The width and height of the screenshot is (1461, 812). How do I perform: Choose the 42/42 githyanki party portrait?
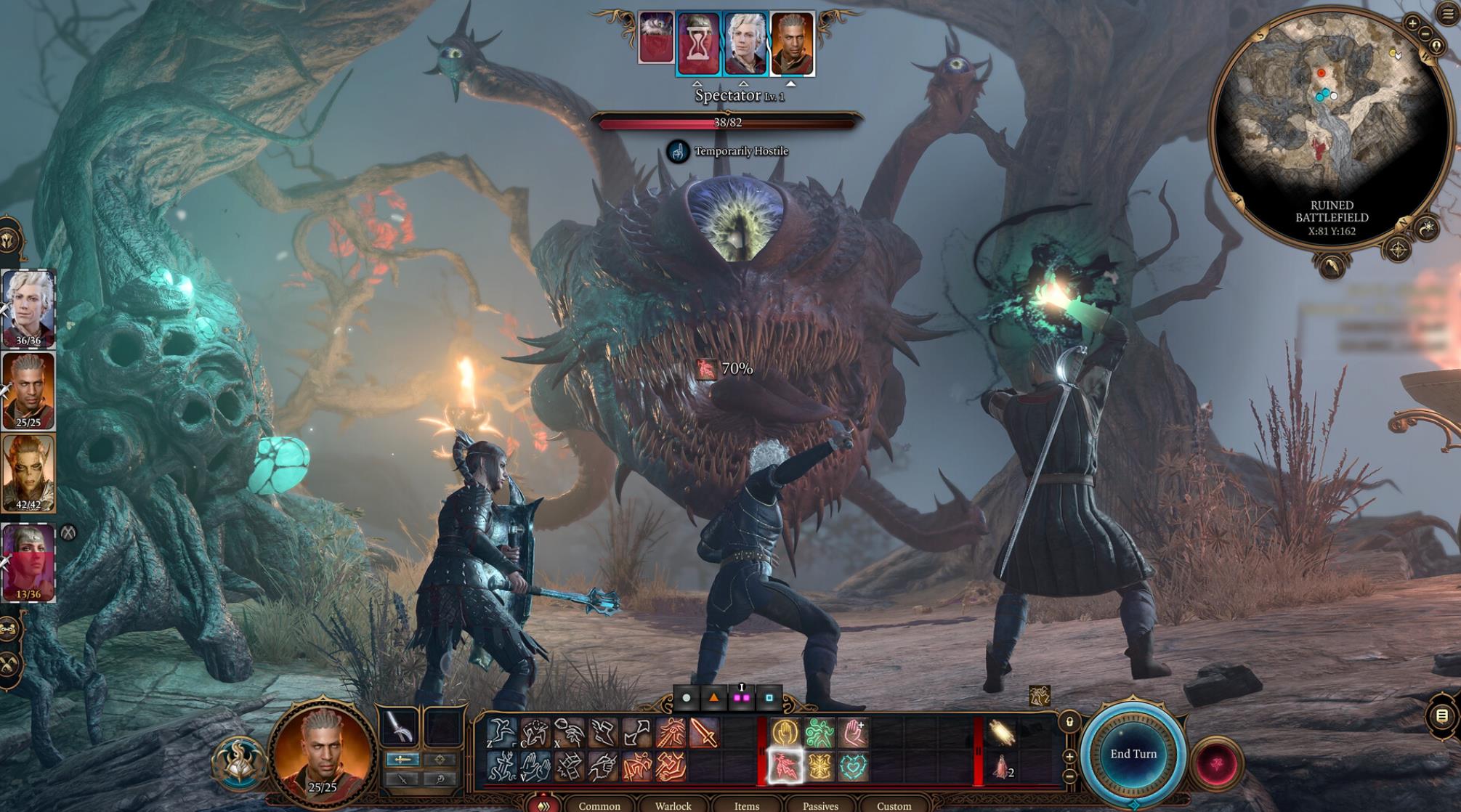pyautogui.click(x=28, y=474)
